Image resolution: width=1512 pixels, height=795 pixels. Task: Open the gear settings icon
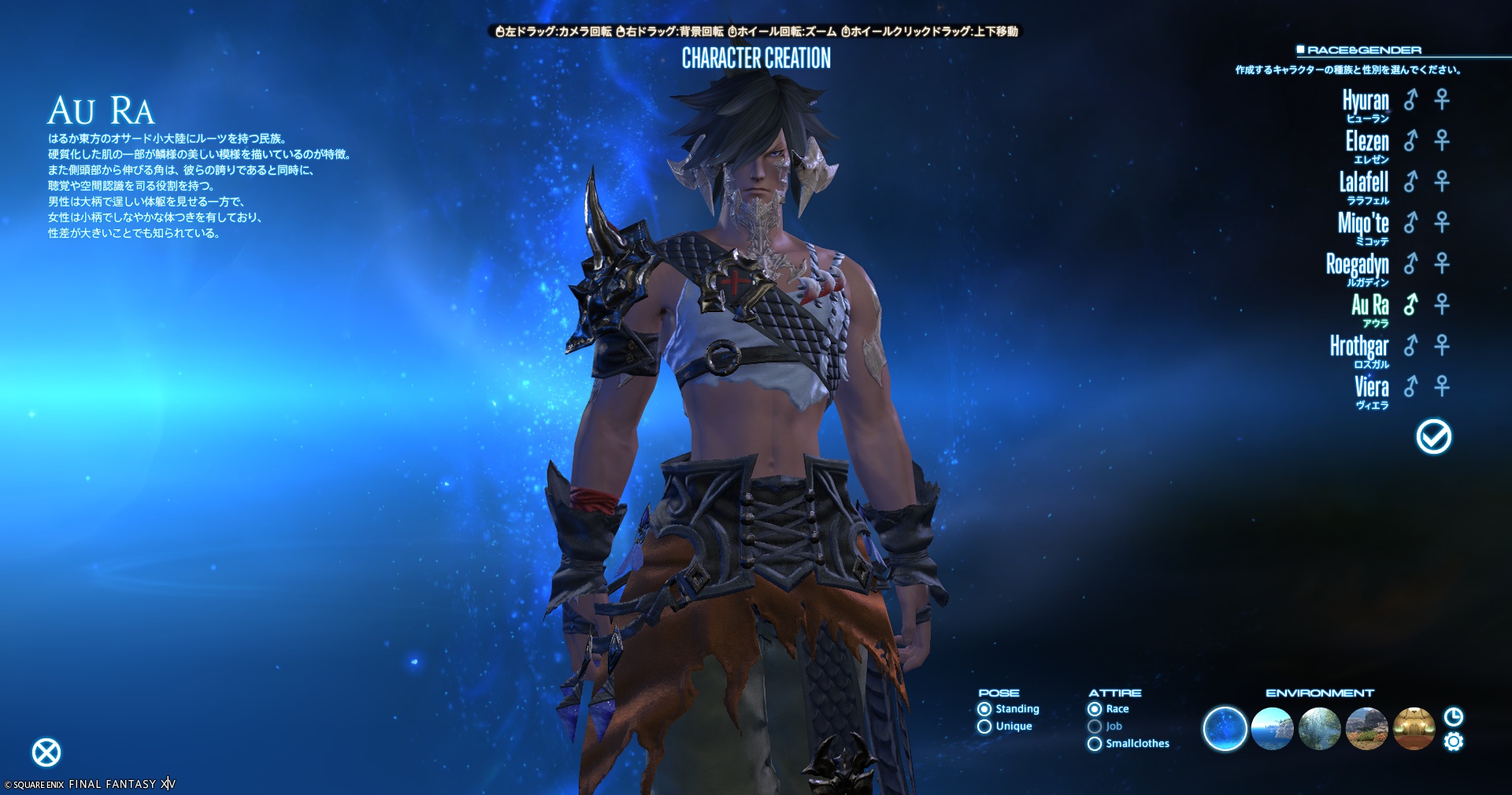(x=1454, y=741)
